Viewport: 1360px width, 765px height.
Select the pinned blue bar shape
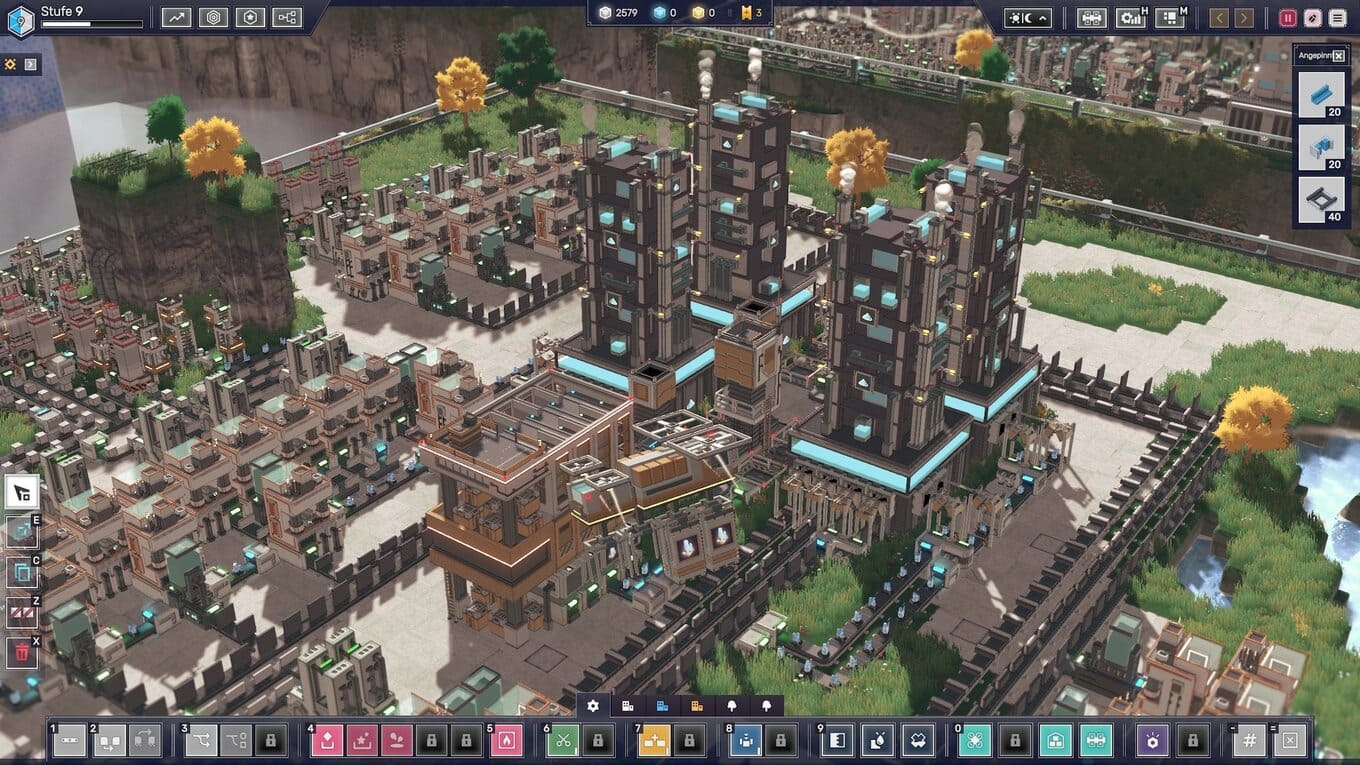[1321, 95]
